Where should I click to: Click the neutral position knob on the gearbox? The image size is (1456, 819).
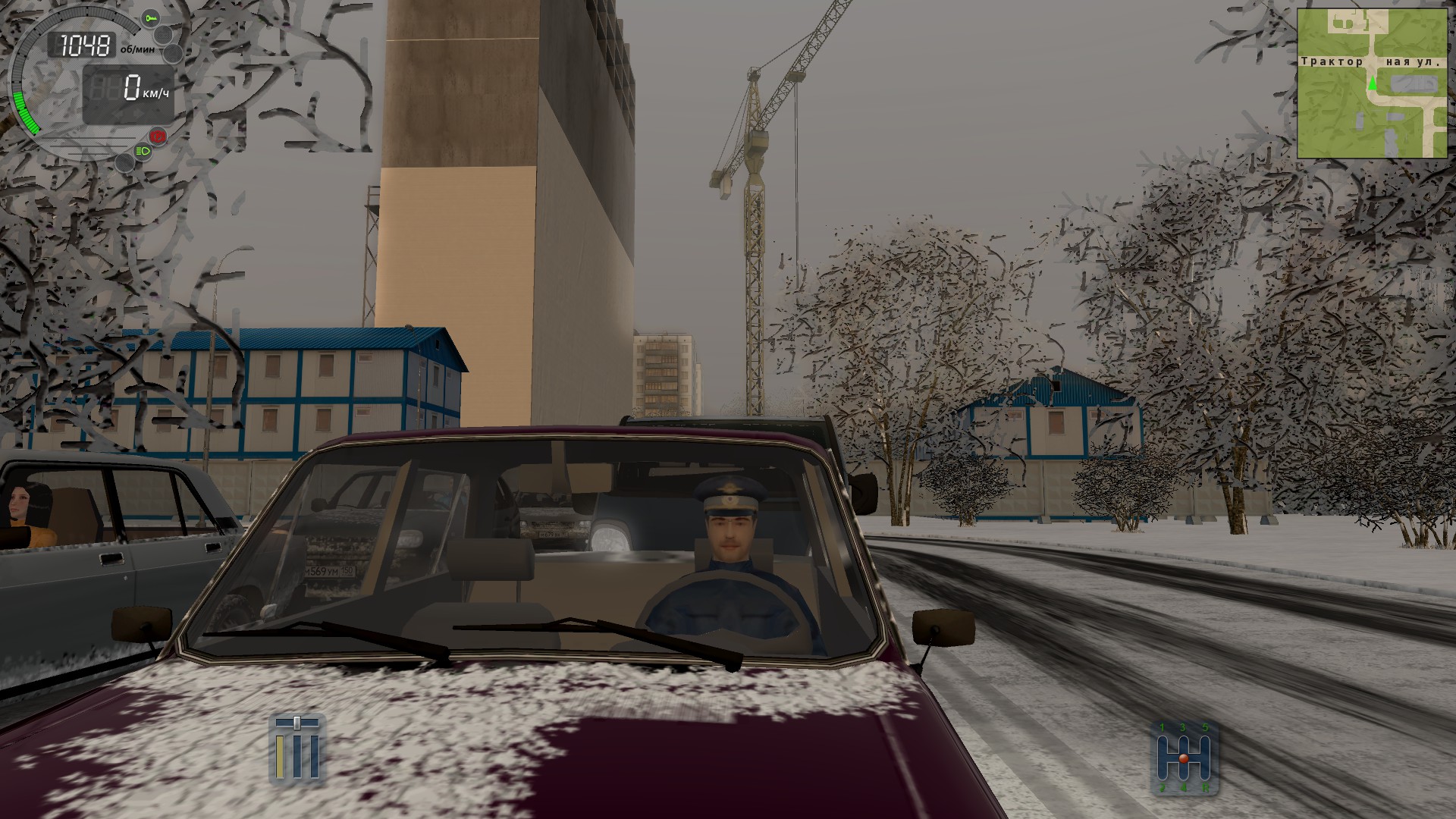[x=1184, y=758]
